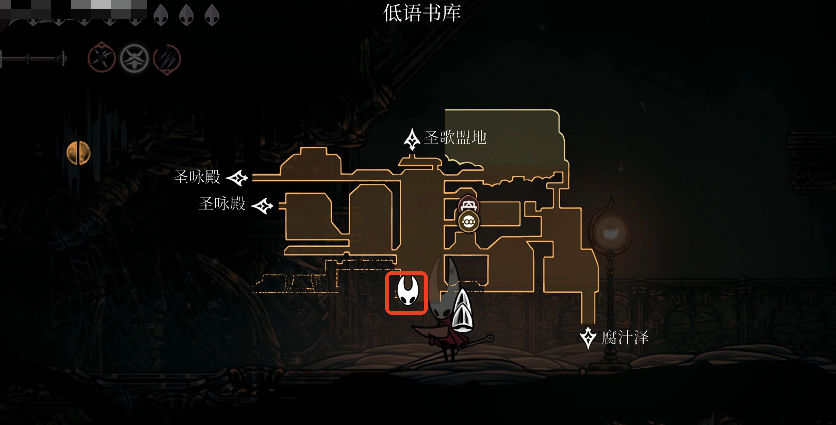Screen dimensions: 836x425
Task: Select the grey-circled bug tool icon
Action: click(x=134, y=58)
